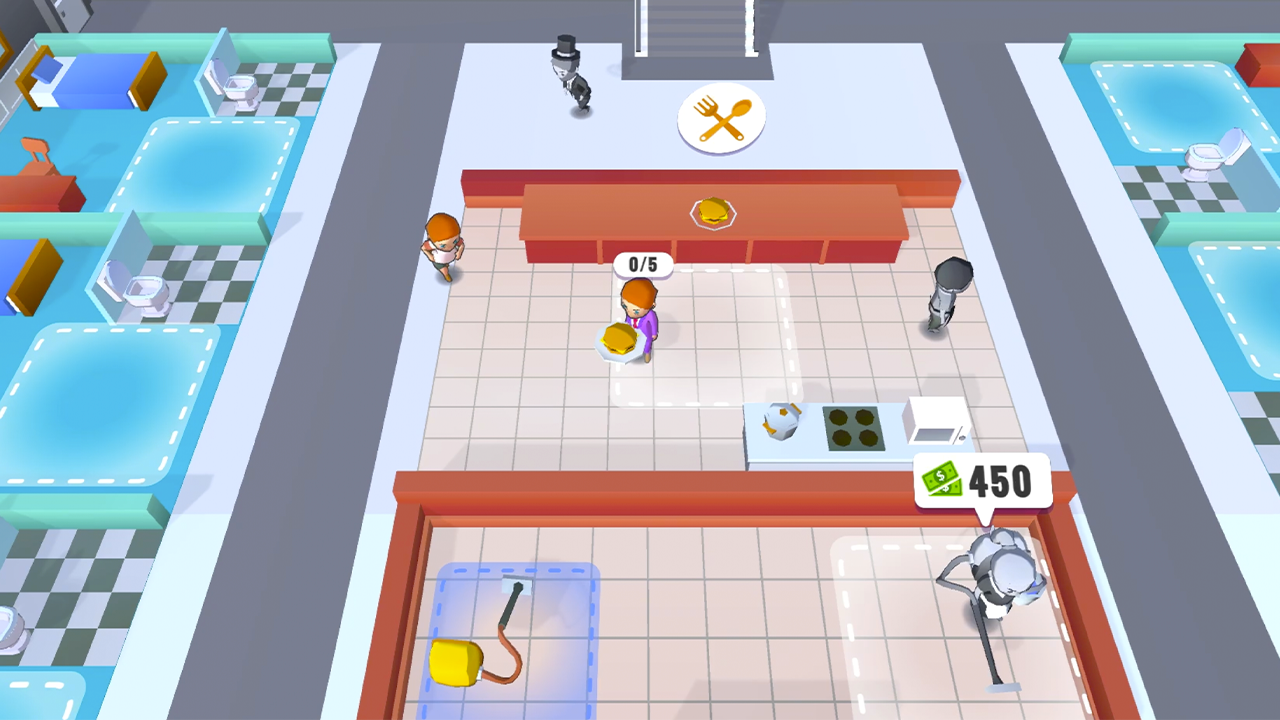Screen dimensions: 1280x720
Task: Tap the waiting customer by the left counter
Action: 443,250
